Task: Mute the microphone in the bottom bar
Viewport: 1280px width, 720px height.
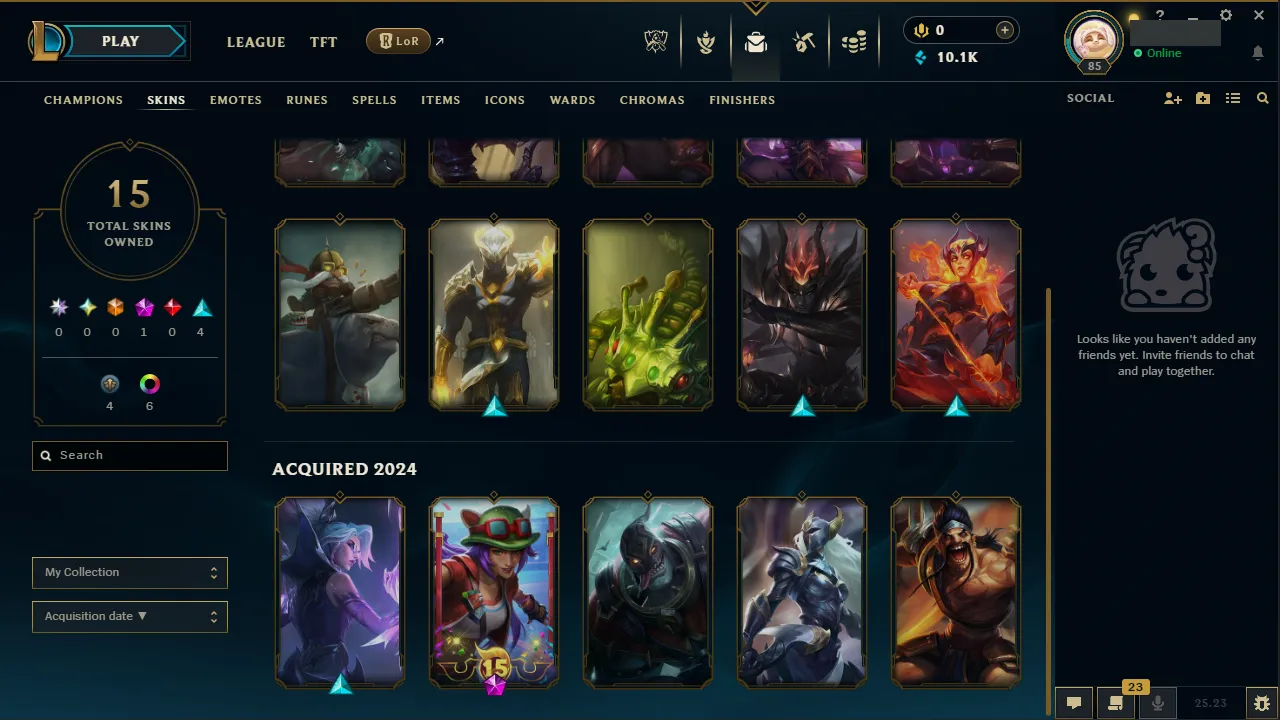Action: click(x=1157, y=701)
